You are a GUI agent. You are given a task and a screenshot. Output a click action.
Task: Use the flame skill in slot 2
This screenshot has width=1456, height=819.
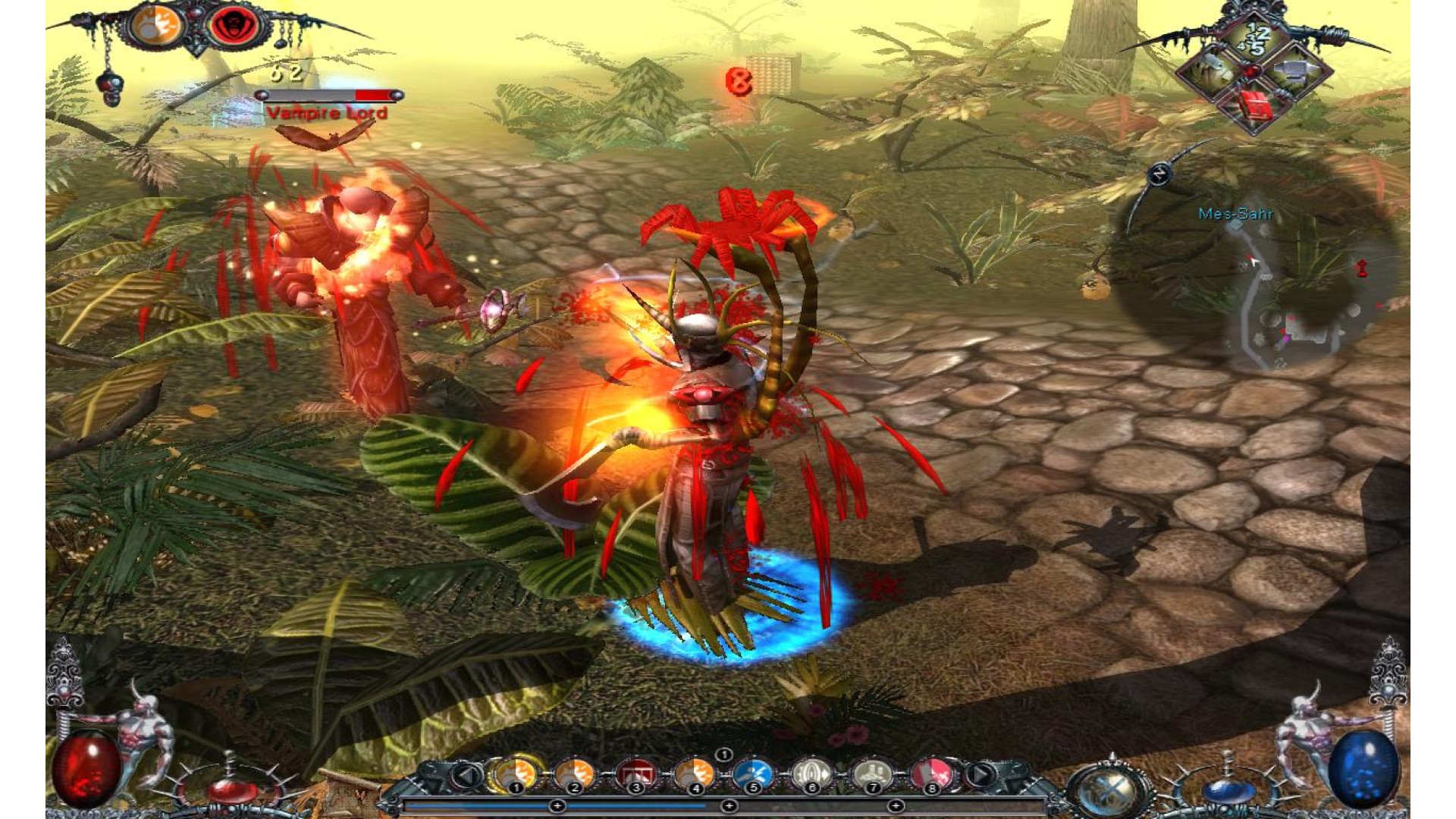574,774
